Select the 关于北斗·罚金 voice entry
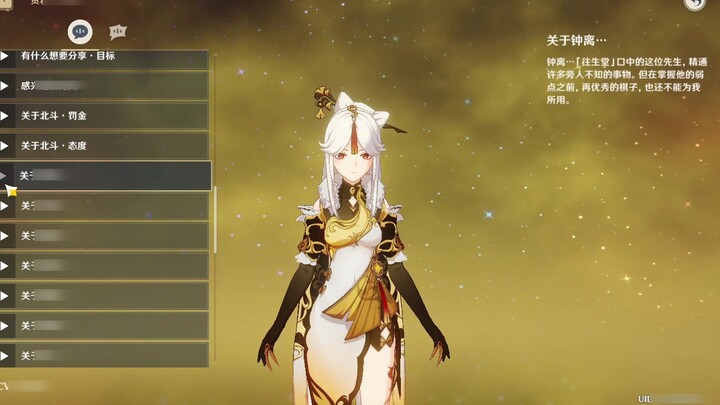The width and height of the screenshot is (720, 405). (x=105, y=116)
